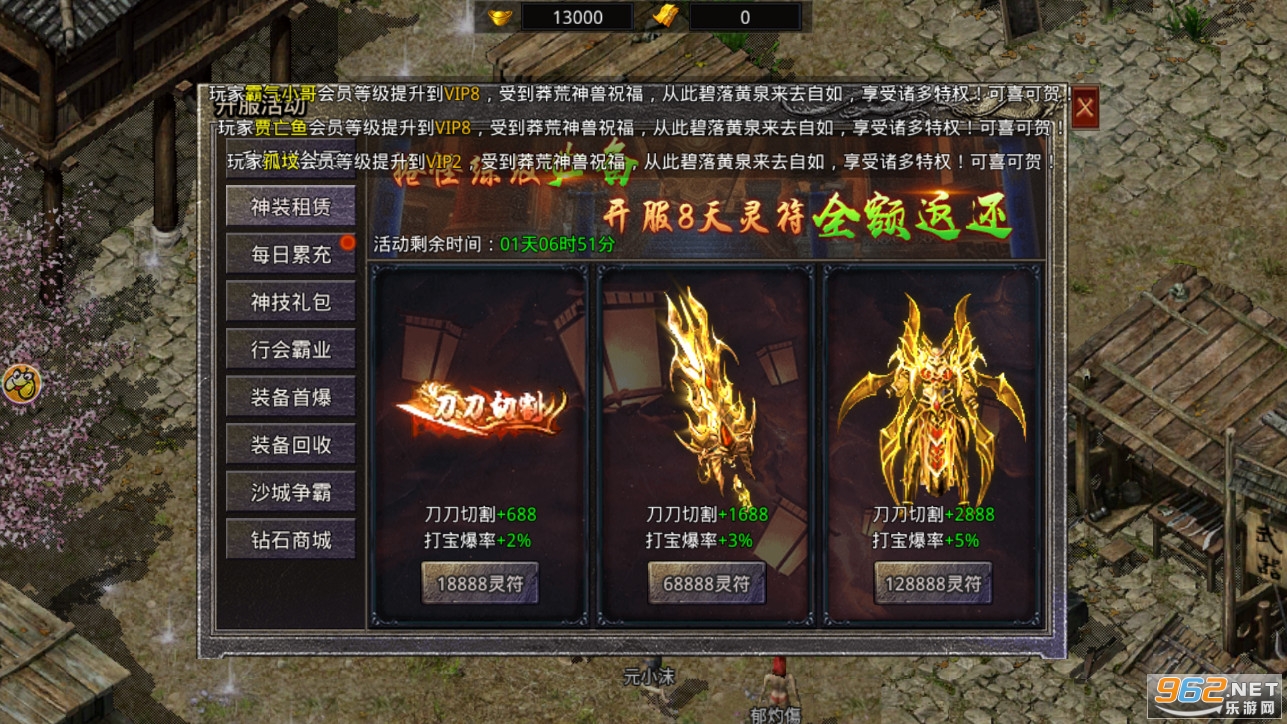Image resolution: width=1287 pixels, height=724 pixels.
Task: Switch to the 神技礼包 tab
Action: (290, 301)
